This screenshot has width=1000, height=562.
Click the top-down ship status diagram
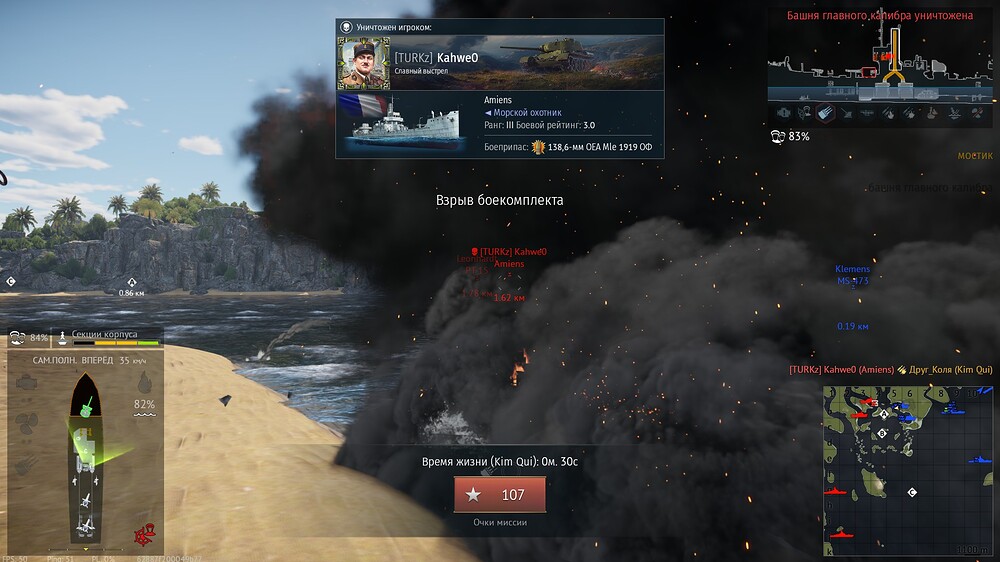87,456
